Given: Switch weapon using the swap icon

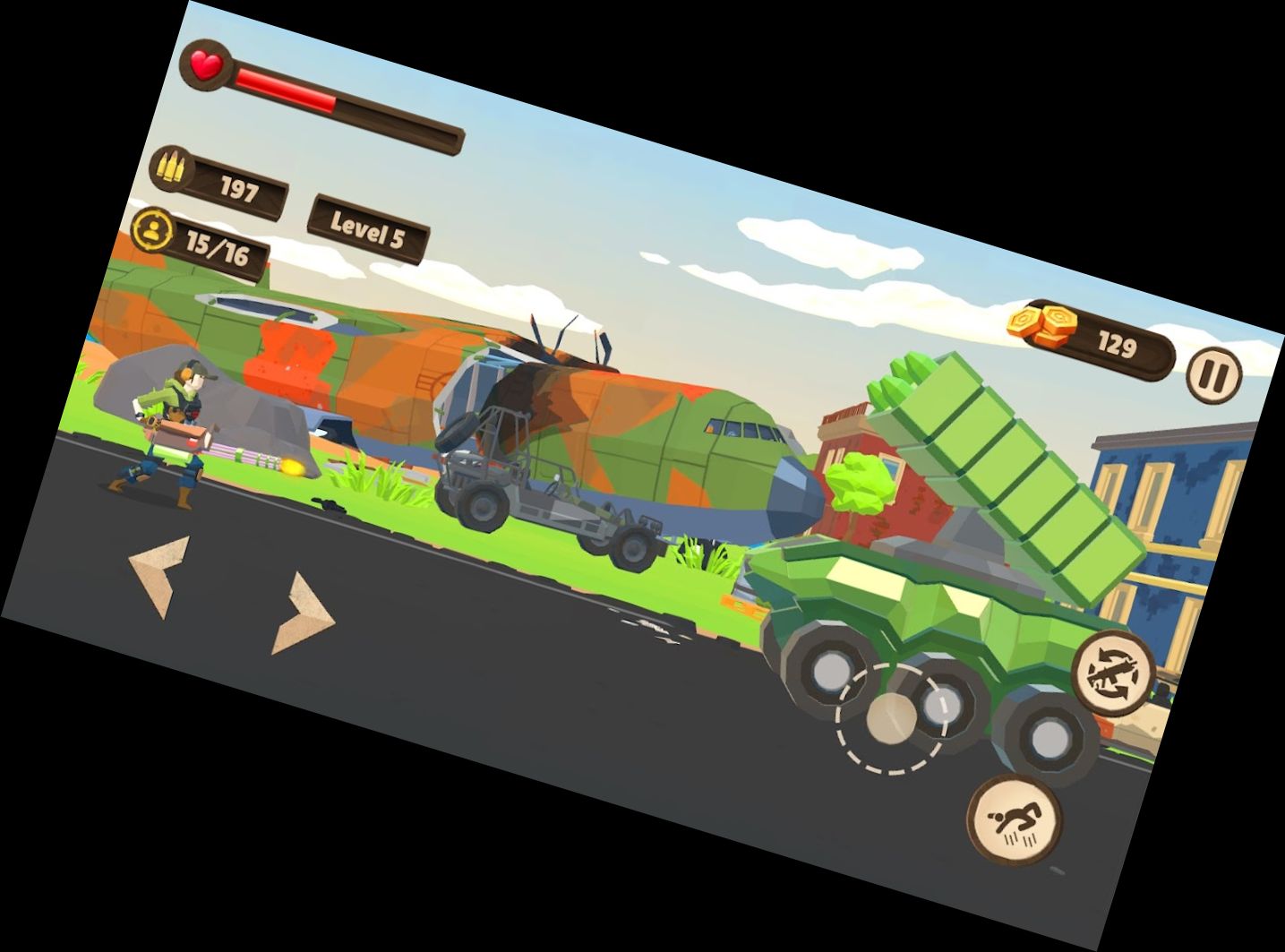Looking at the screenshot, I should click(1114, 671).
